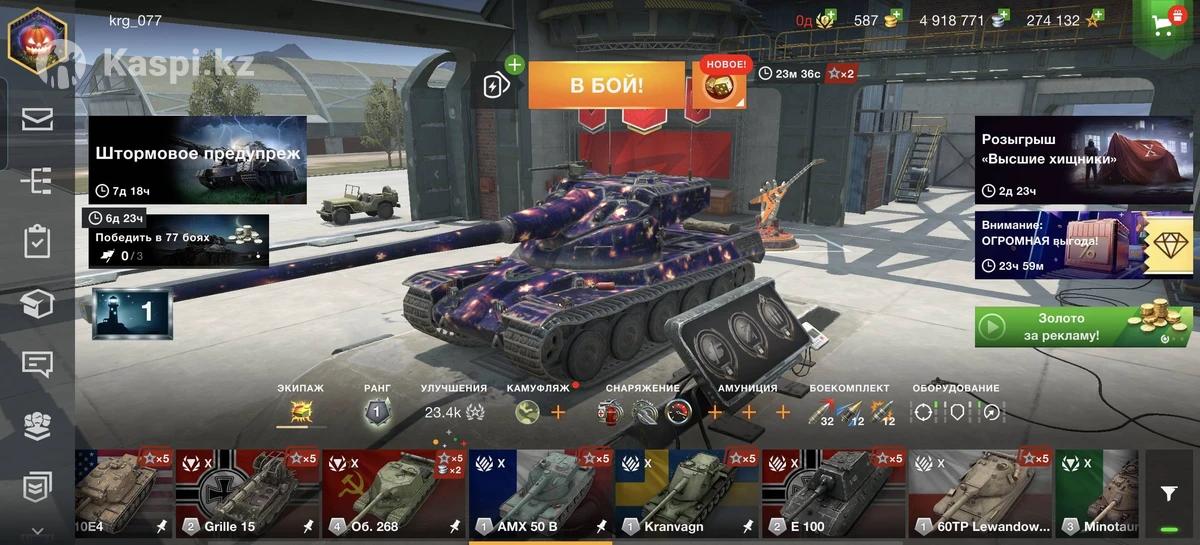Open the Штормовое предупреждение event banner
The width and height of the screenshot is (1200, 545).
[197, 160]
